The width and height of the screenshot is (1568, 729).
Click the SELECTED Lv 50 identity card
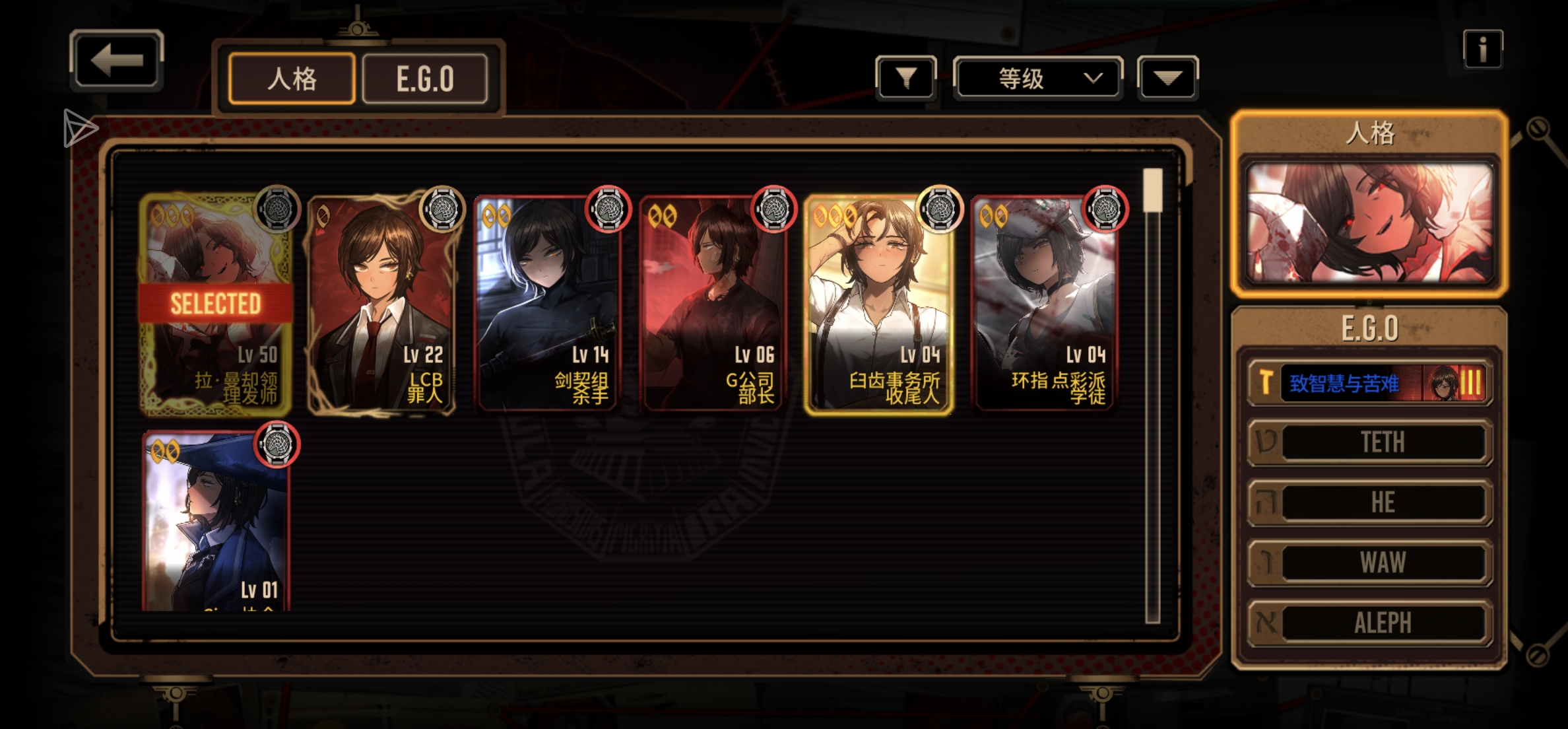216,304
